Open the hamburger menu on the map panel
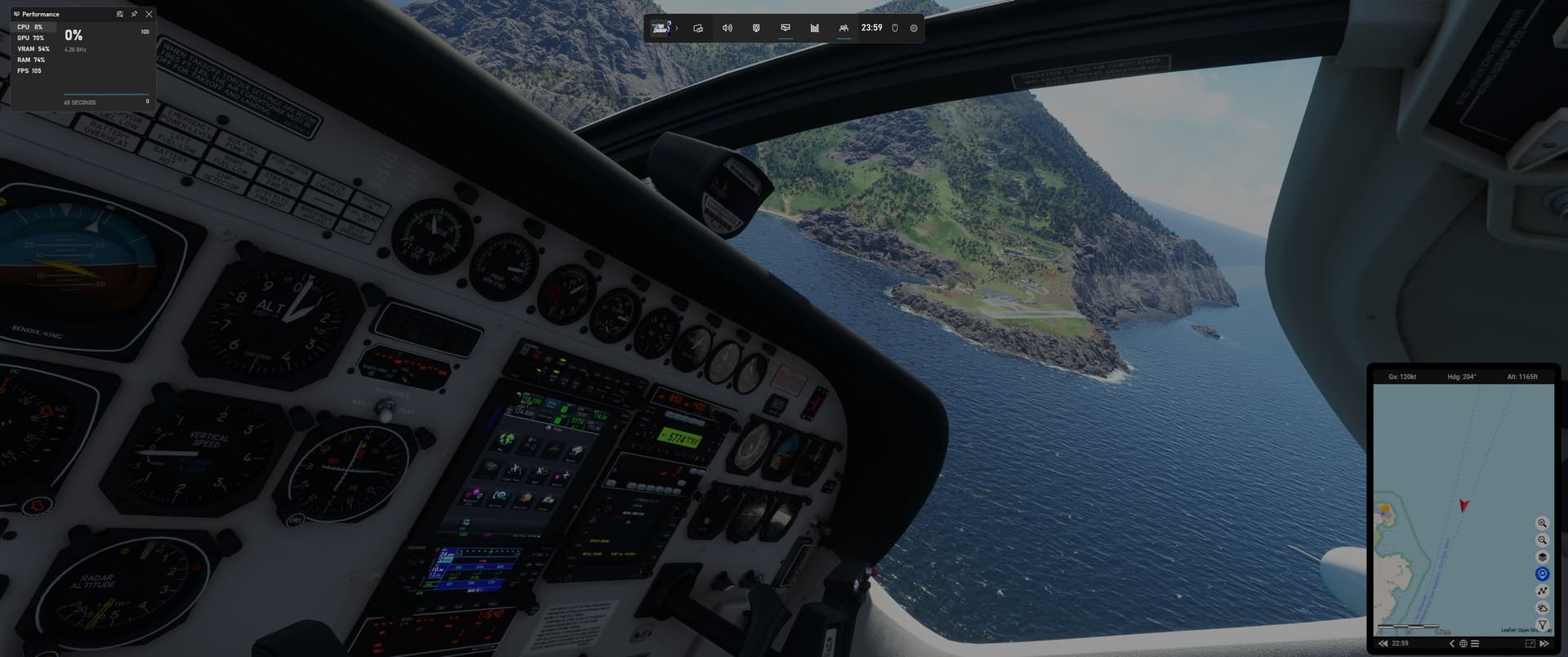Viewport: 1568px width, 657px height. [1475, 644]
